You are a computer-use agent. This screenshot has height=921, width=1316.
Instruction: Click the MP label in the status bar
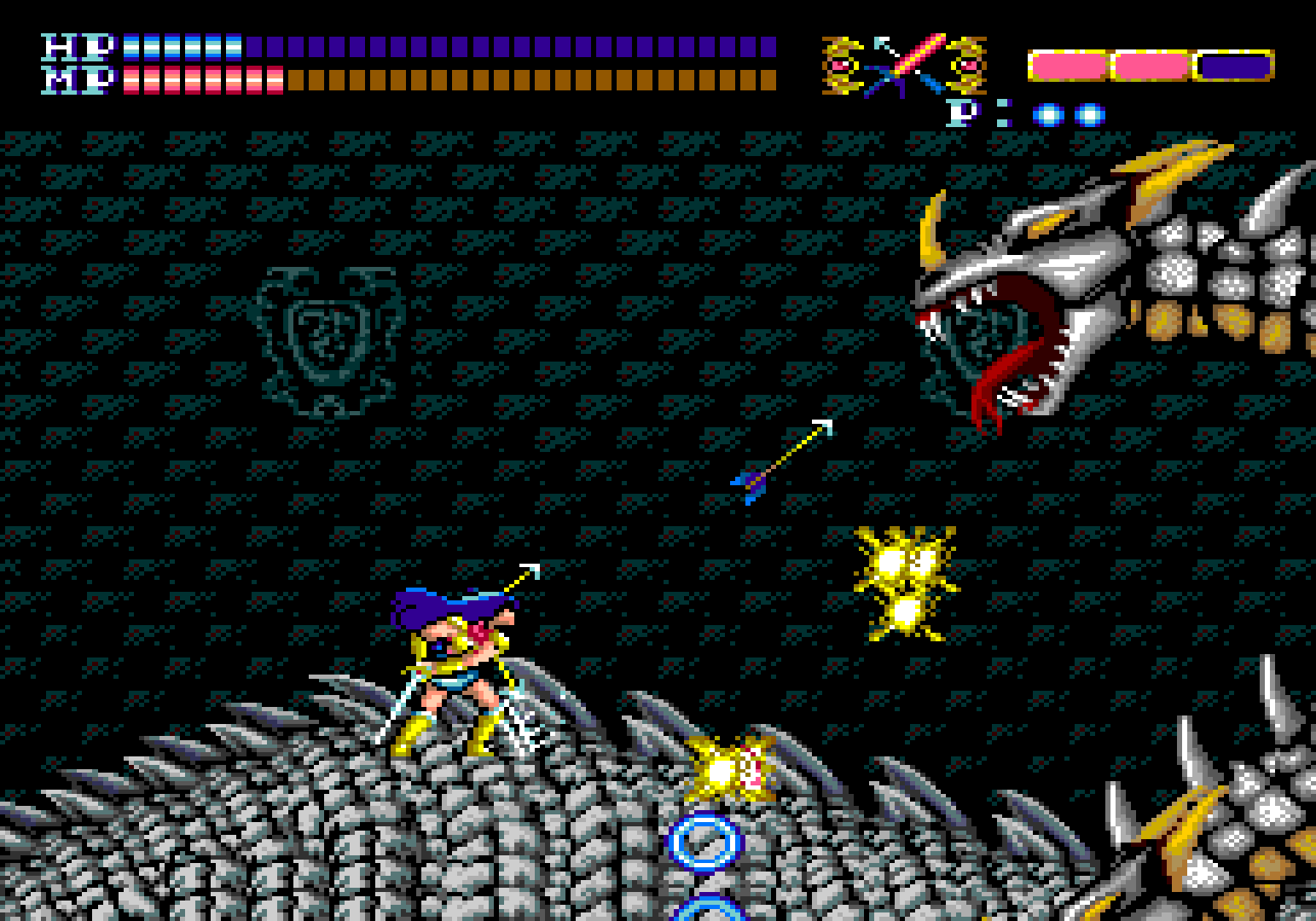pyautogui.click(x=77, y=81)
